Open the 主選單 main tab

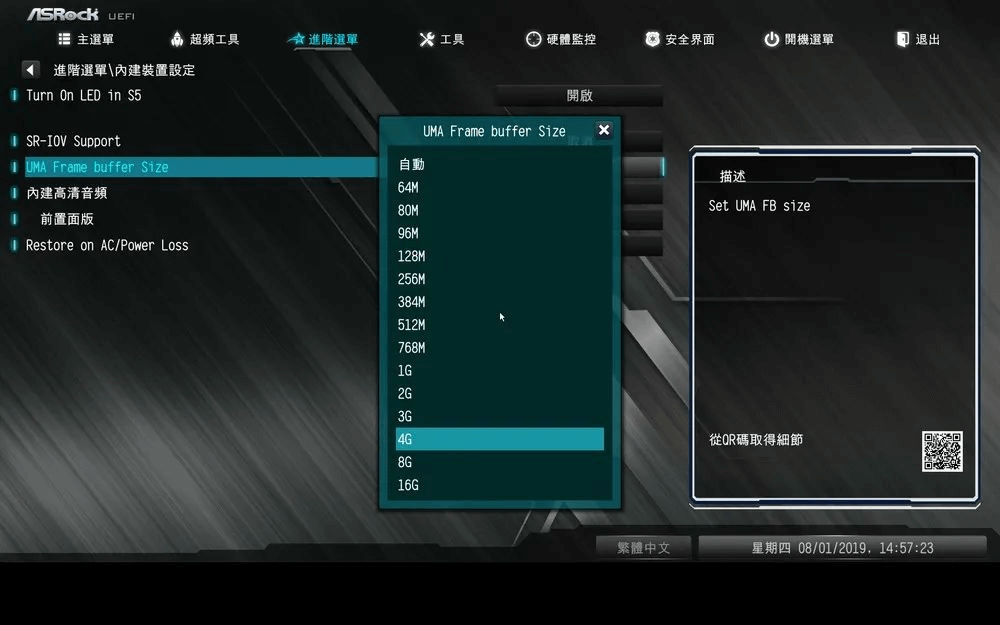coord(86,40)
